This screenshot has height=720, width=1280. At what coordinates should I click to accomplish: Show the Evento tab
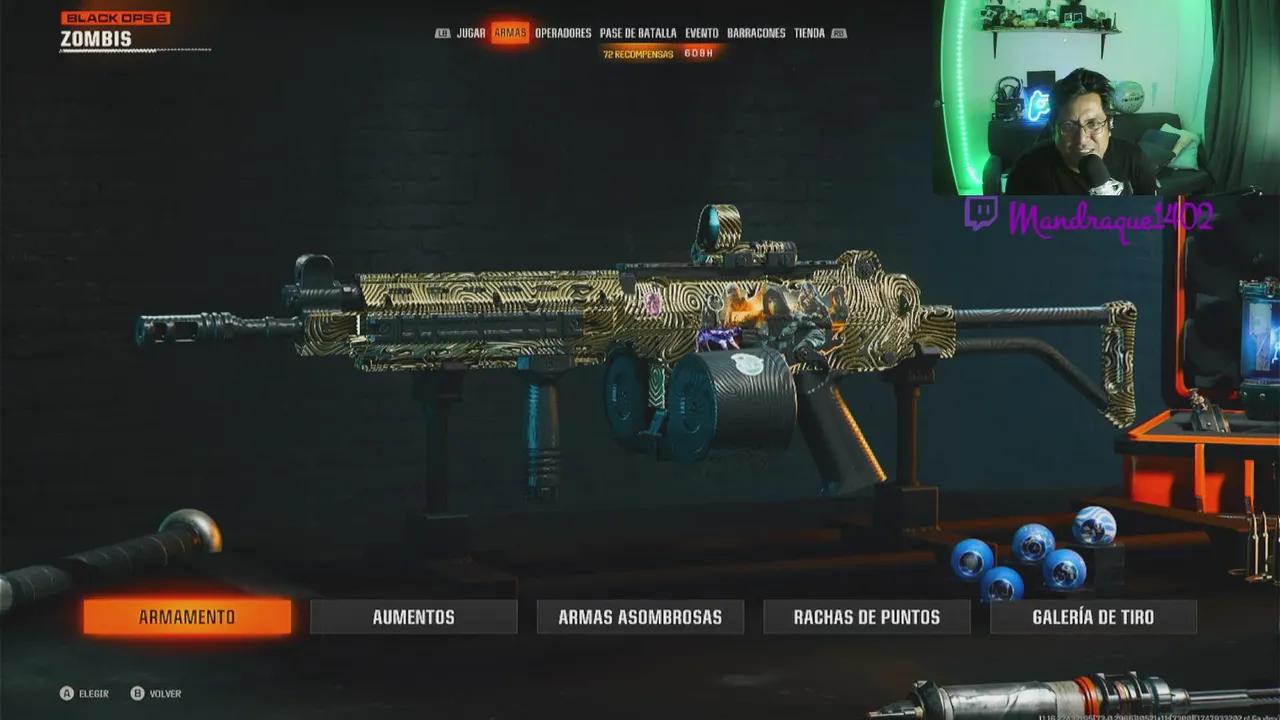coord(702,33)
